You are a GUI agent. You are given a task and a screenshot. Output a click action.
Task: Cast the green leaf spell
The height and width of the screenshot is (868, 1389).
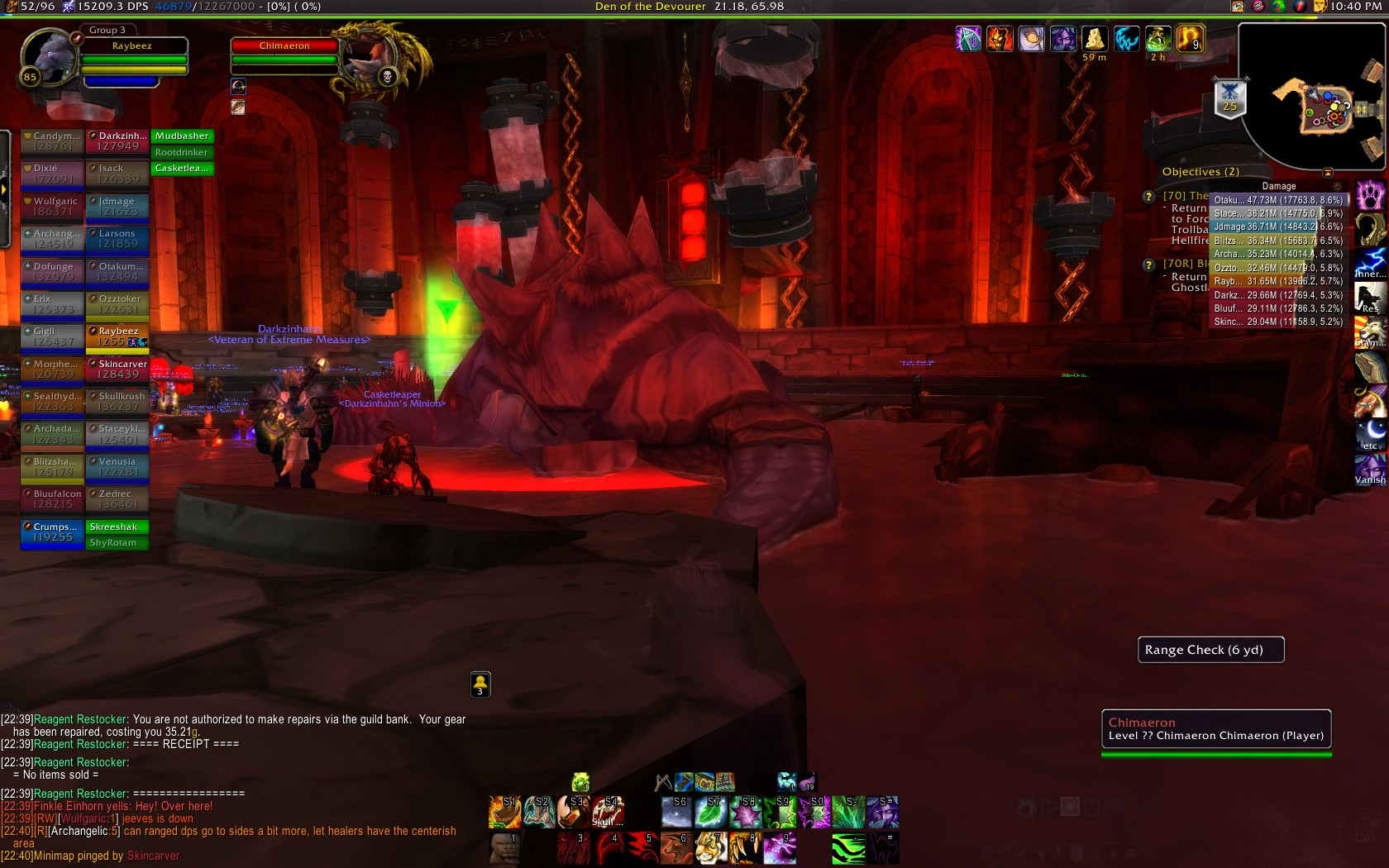711,812
